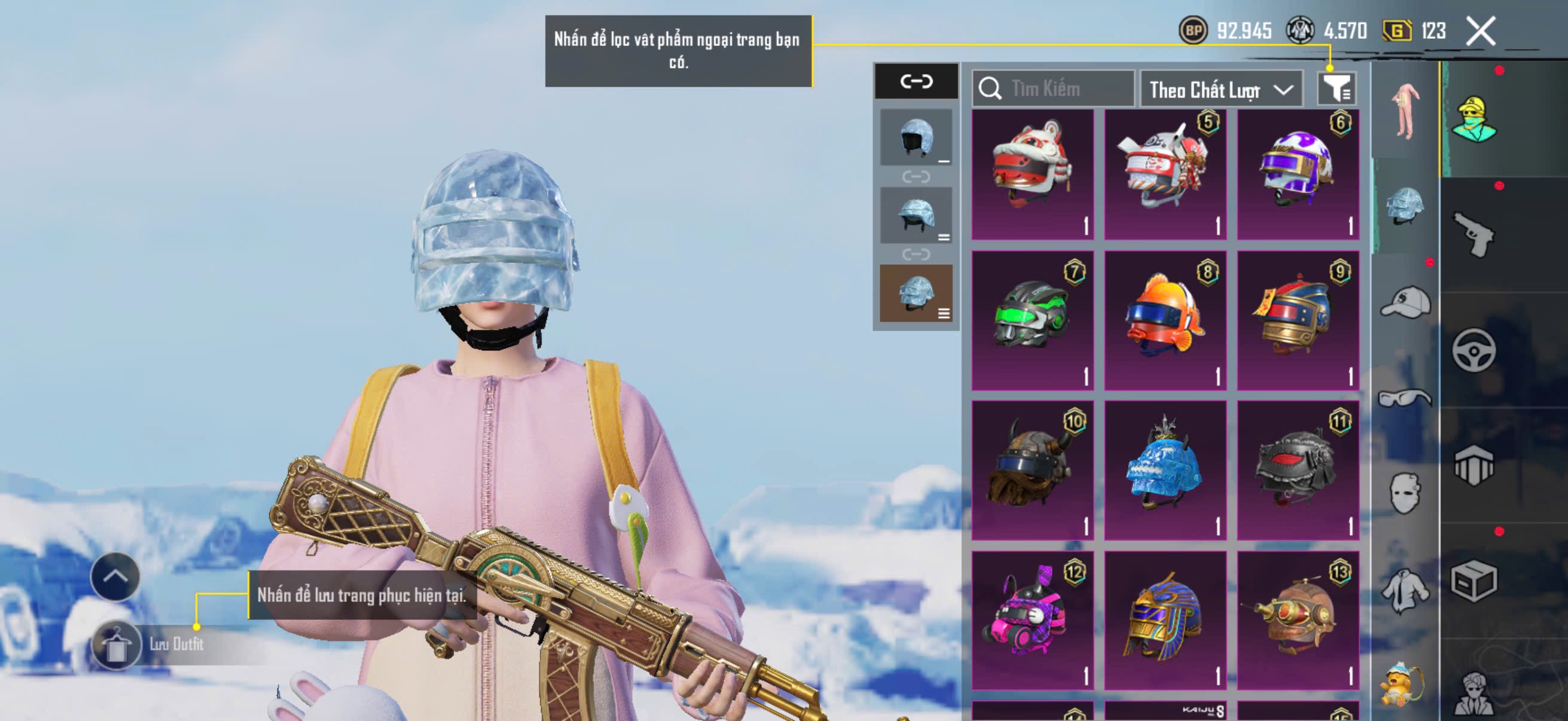Select the level 1 helmet slot
Image resolution: width=1568 pixels, height=721 pixels.
[x=916, y=138]
